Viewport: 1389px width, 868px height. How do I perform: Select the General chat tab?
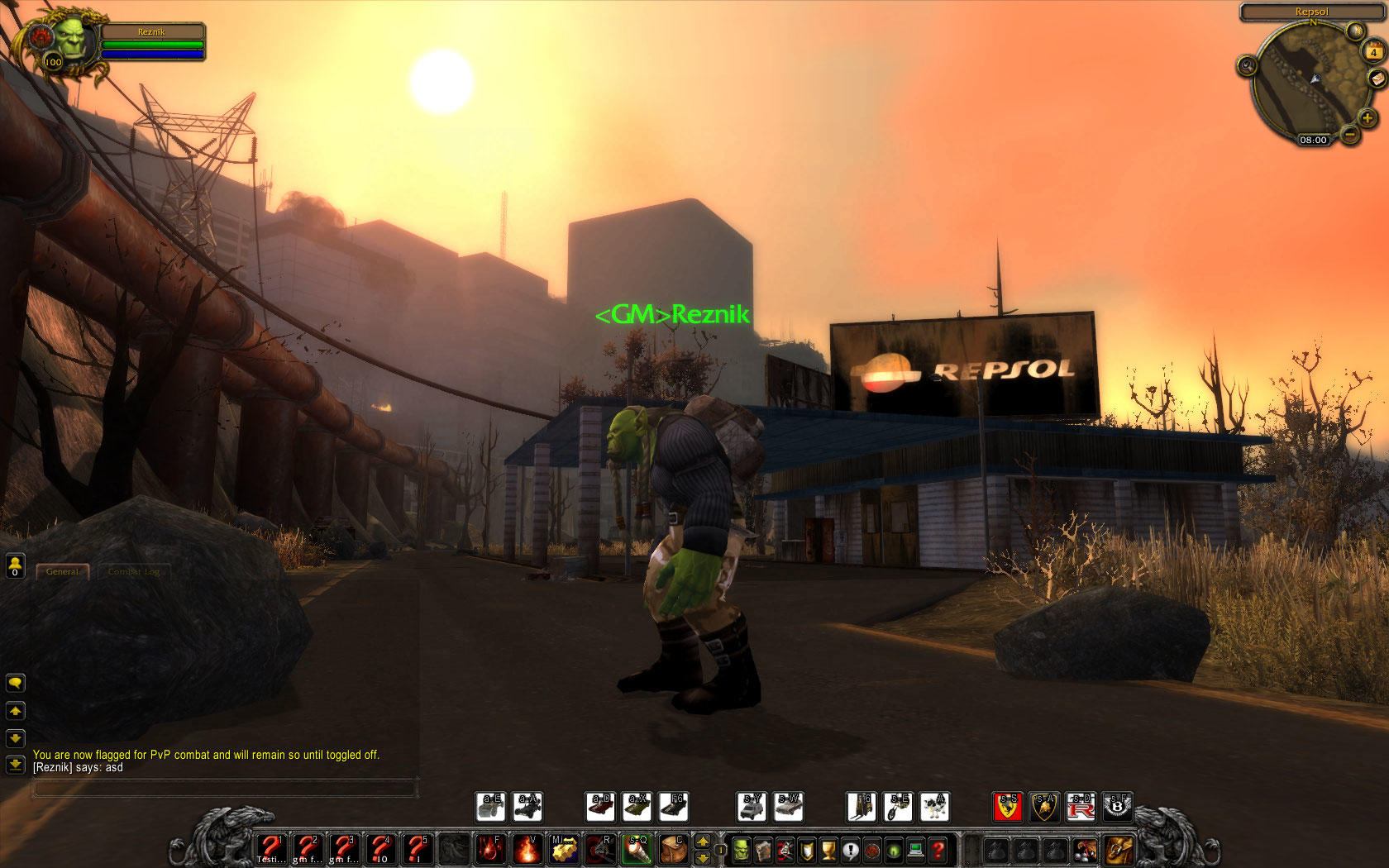64,570
